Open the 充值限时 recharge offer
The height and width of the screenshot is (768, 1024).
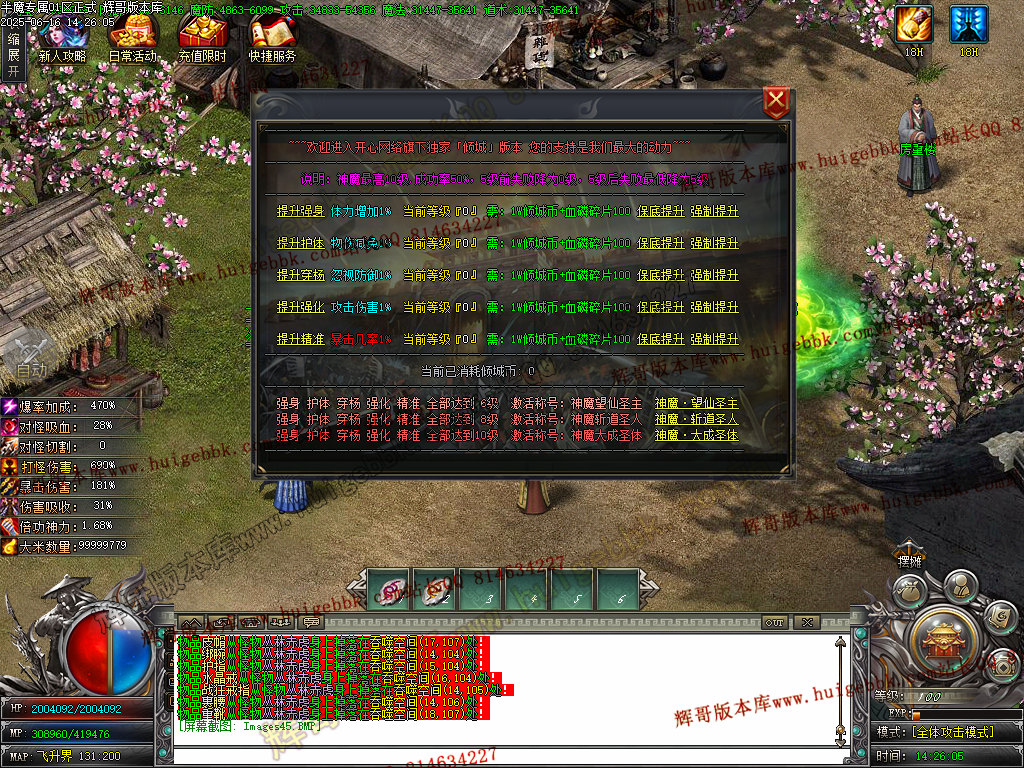pyautogui.click(x=202, y=40)
